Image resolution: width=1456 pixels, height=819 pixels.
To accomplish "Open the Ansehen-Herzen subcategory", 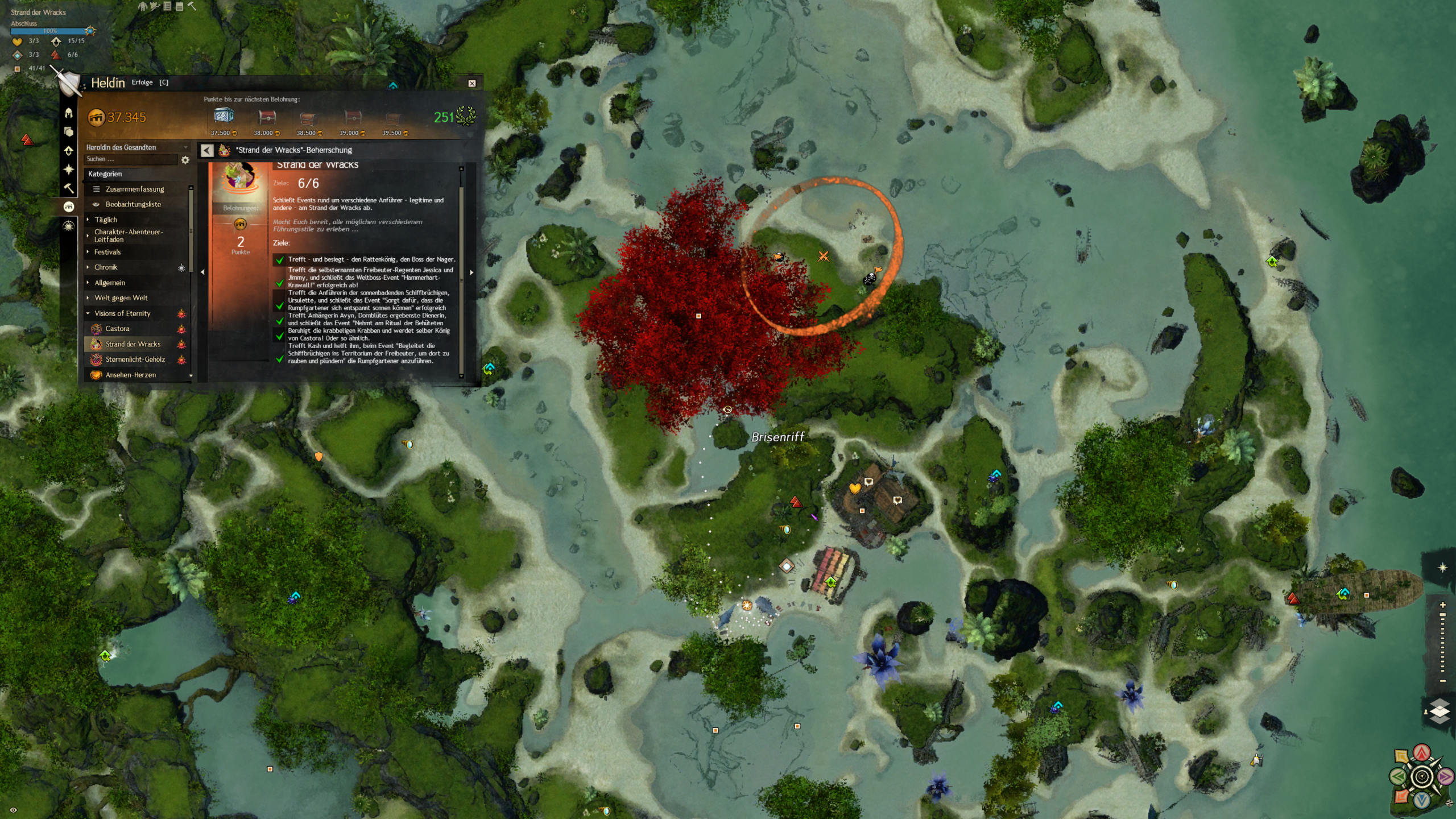I will (130, 375).
